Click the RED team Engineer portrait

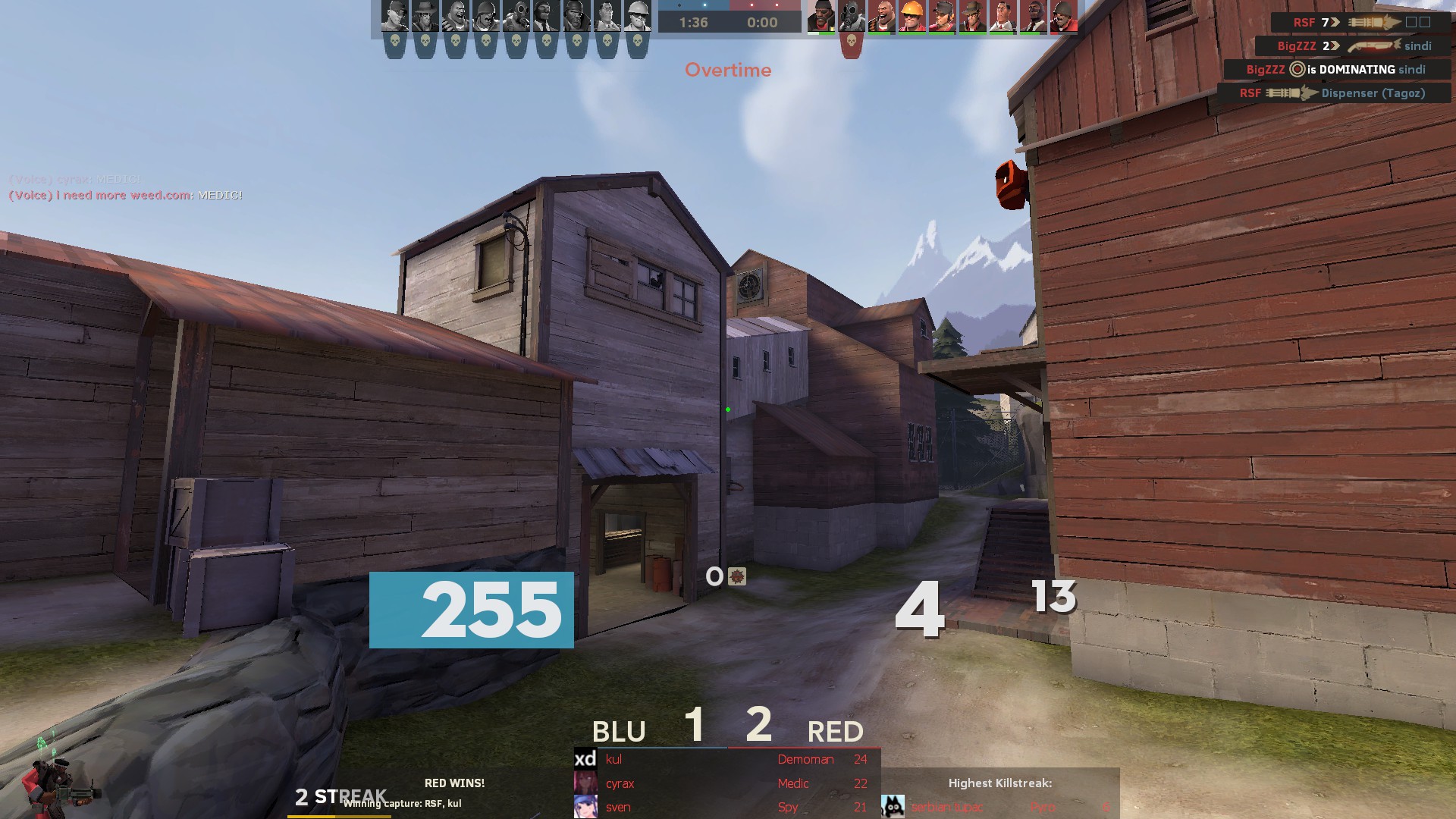[x=912, y=16]
